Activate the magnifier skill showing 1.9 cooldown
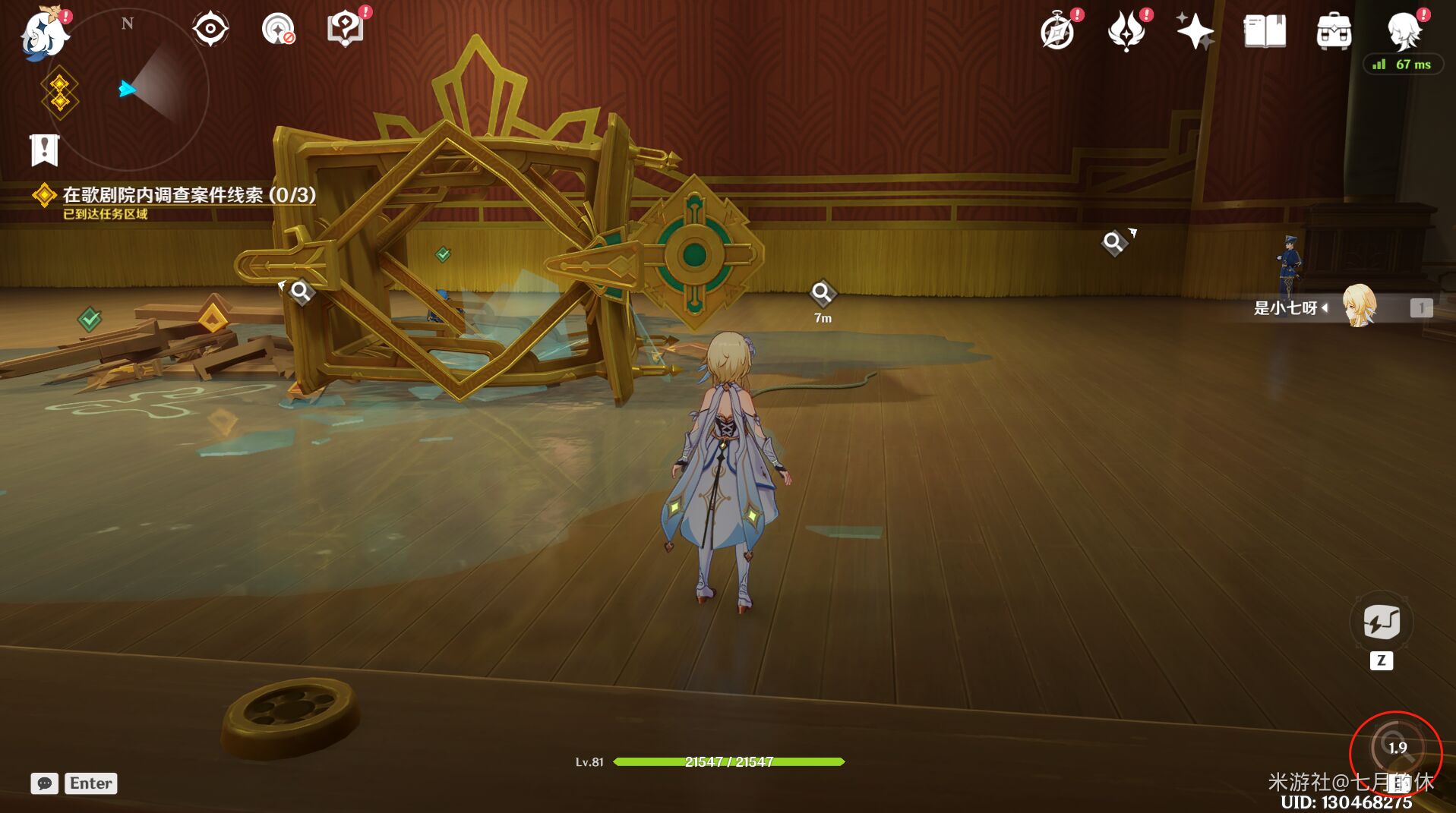This screenshot has height=813, width=1456. click(1395, 748)
